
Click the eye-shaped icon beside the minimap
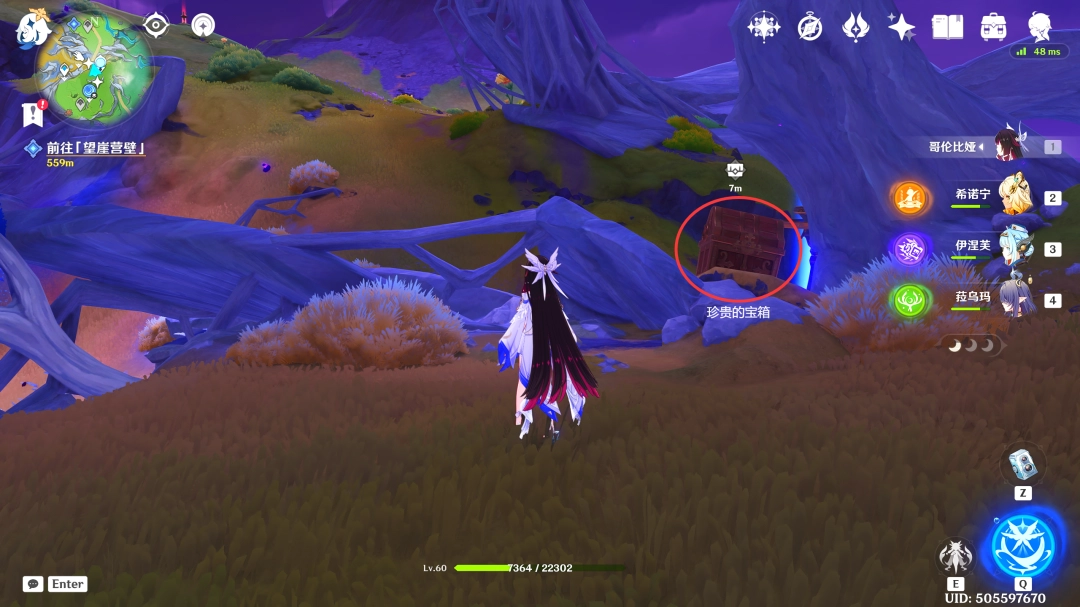pyautogui.click(x=156, y=25)
